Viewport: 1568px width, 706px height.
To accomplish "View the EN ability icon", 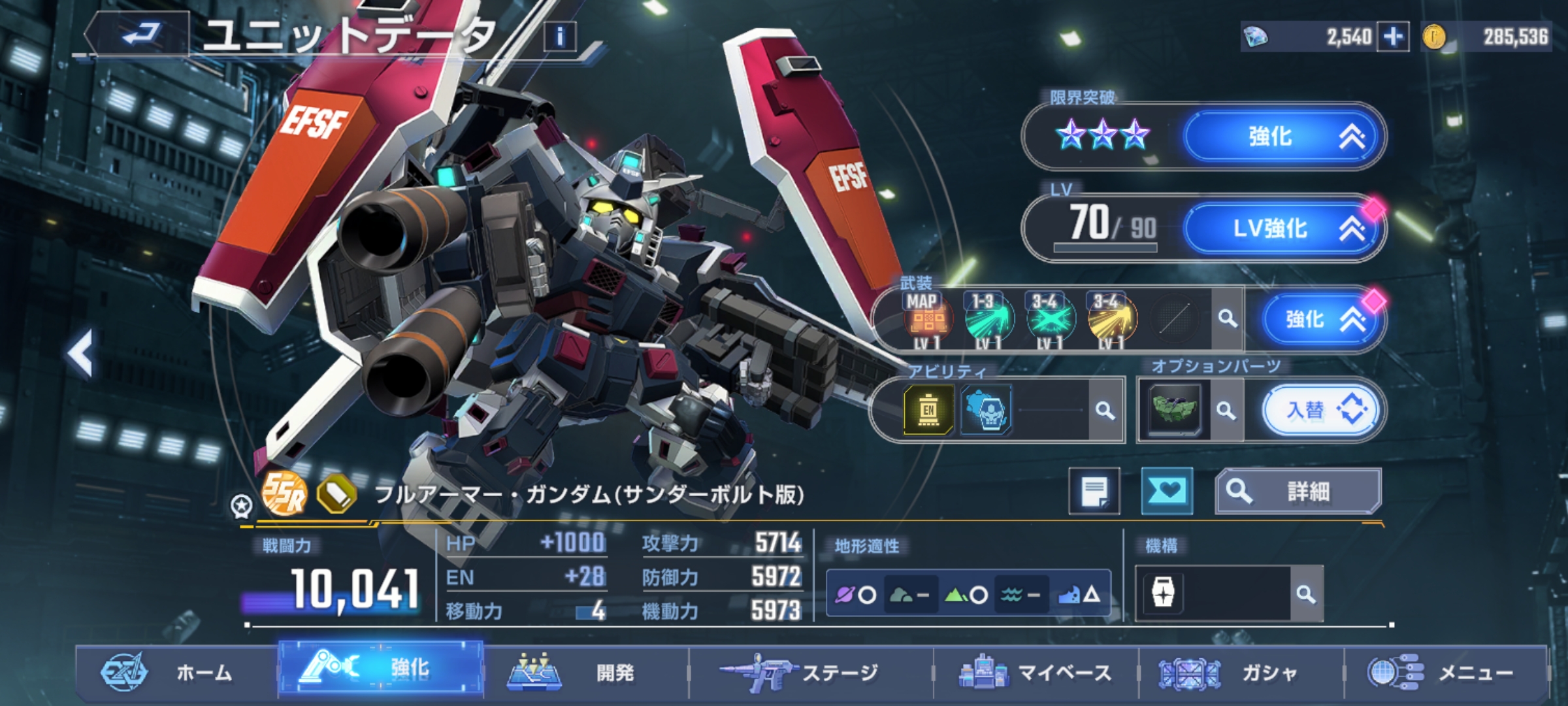I will (x=928, y=410).
